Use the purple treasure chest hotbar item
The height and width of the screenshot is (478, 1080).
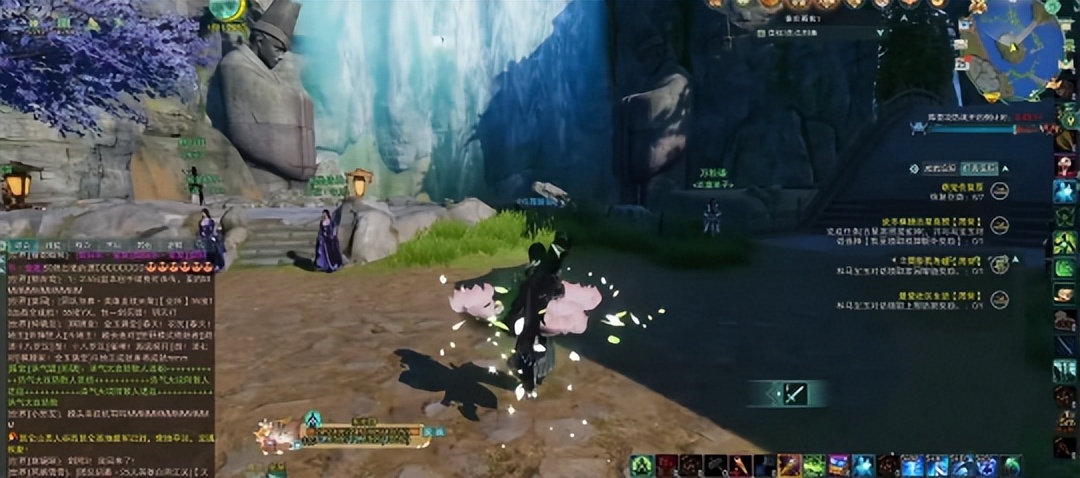(x=839, y=465)
